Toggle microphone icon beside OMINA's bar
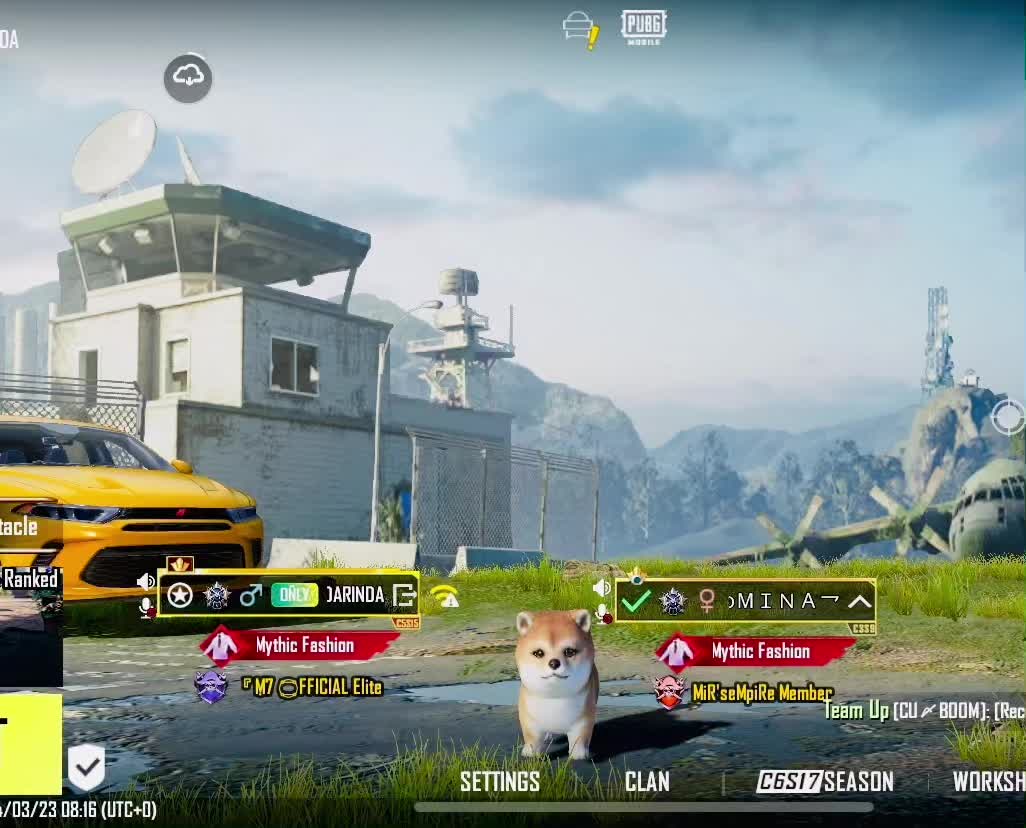 pos(602,613)
